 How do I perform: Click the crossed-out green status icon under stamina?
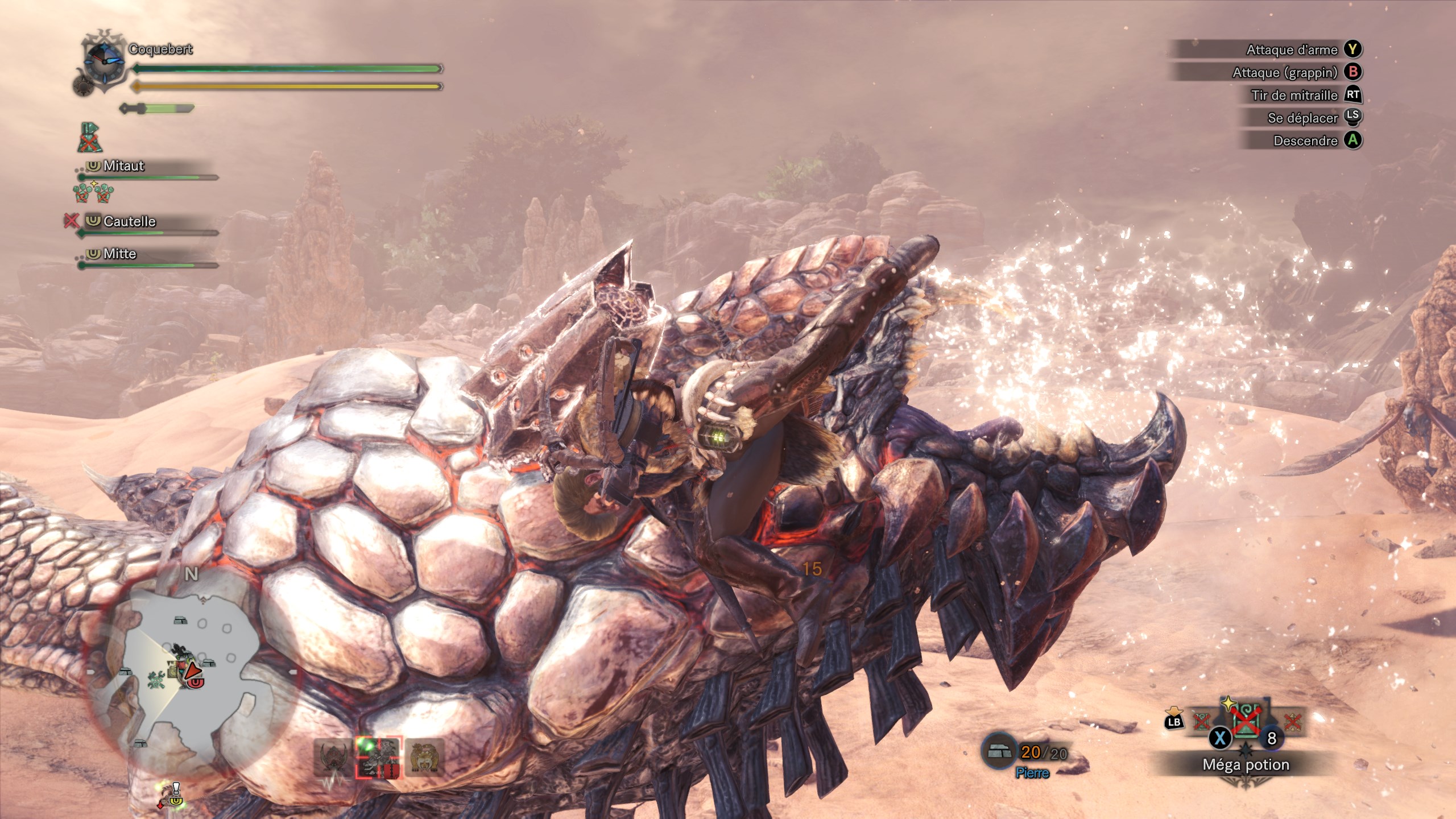89,138
